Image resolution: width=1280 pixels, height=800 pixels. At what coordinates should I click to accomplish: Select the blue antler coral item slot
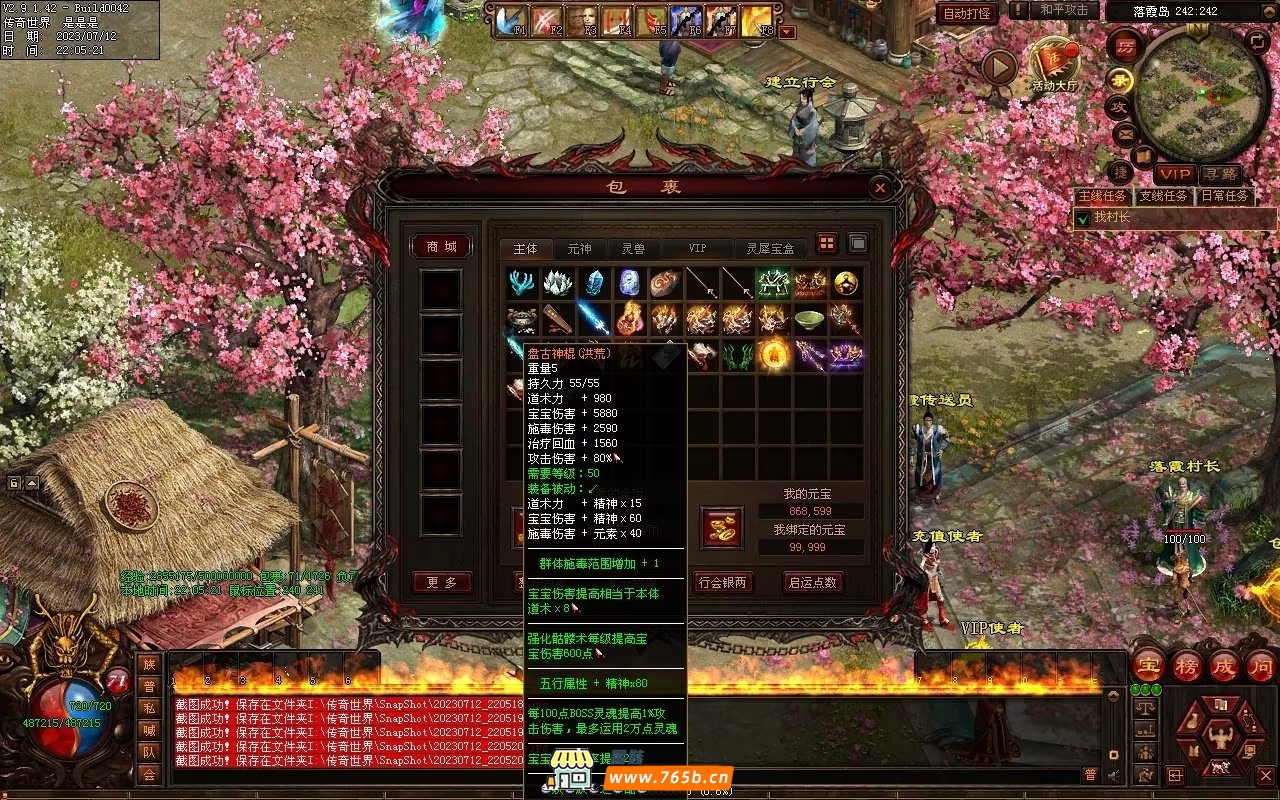tap(522, 283)
